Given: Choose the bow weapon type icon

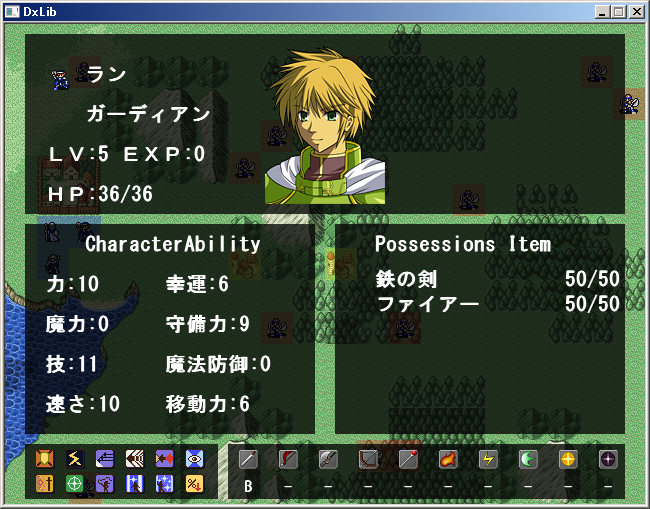Looking at the screenshot, I should point(368,459).
